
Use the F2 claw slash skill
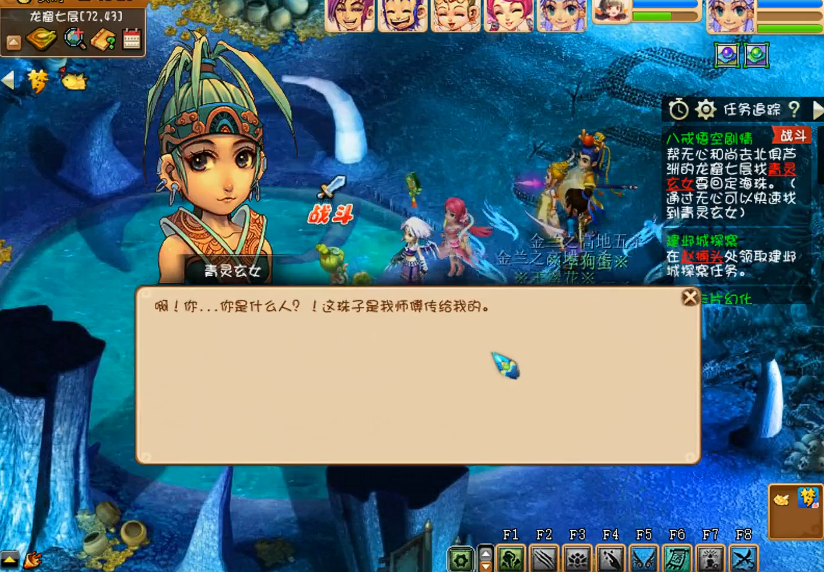(544, 558)
